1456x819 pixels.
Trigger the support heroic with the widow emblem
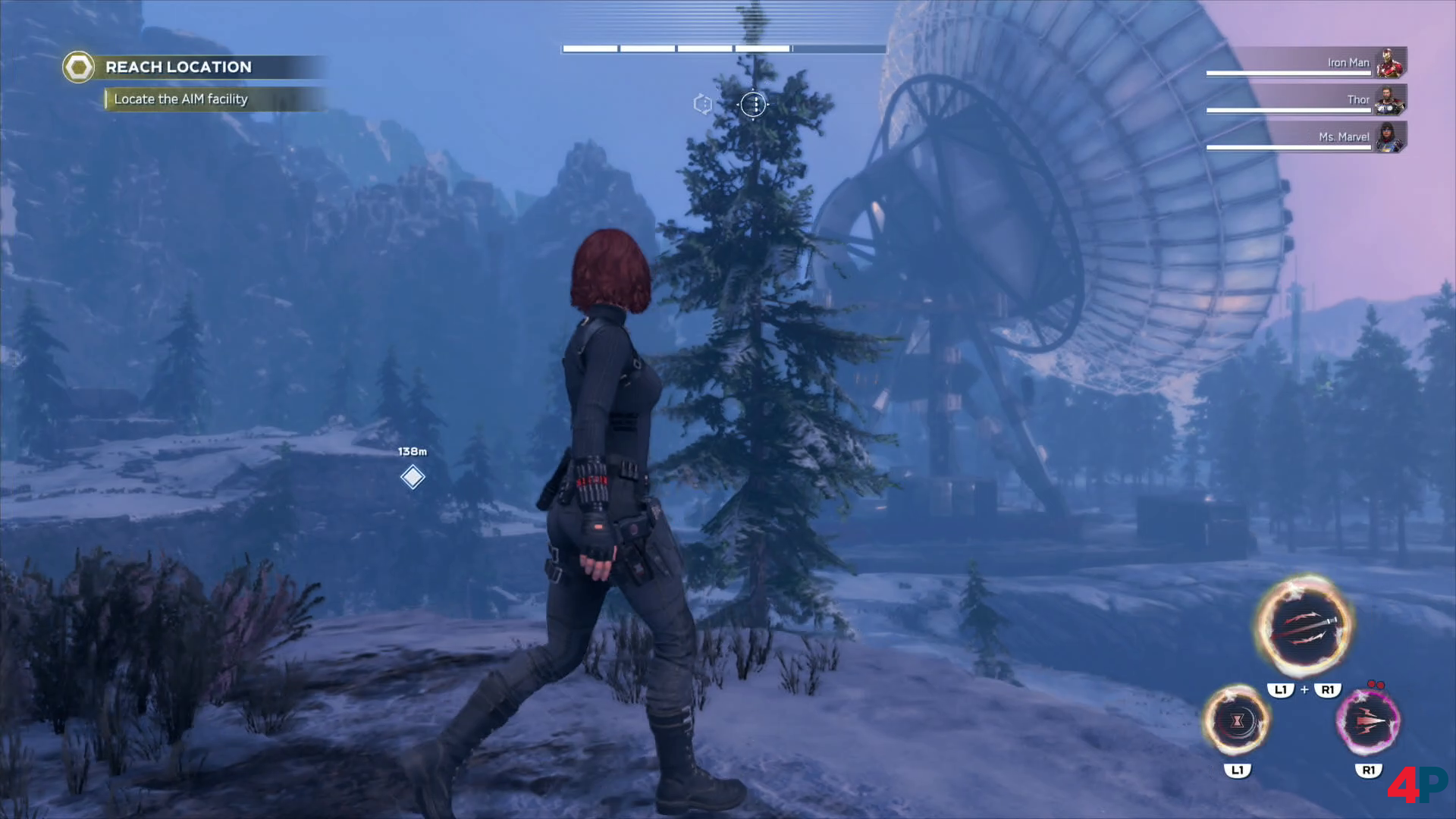pos(1237,720)
